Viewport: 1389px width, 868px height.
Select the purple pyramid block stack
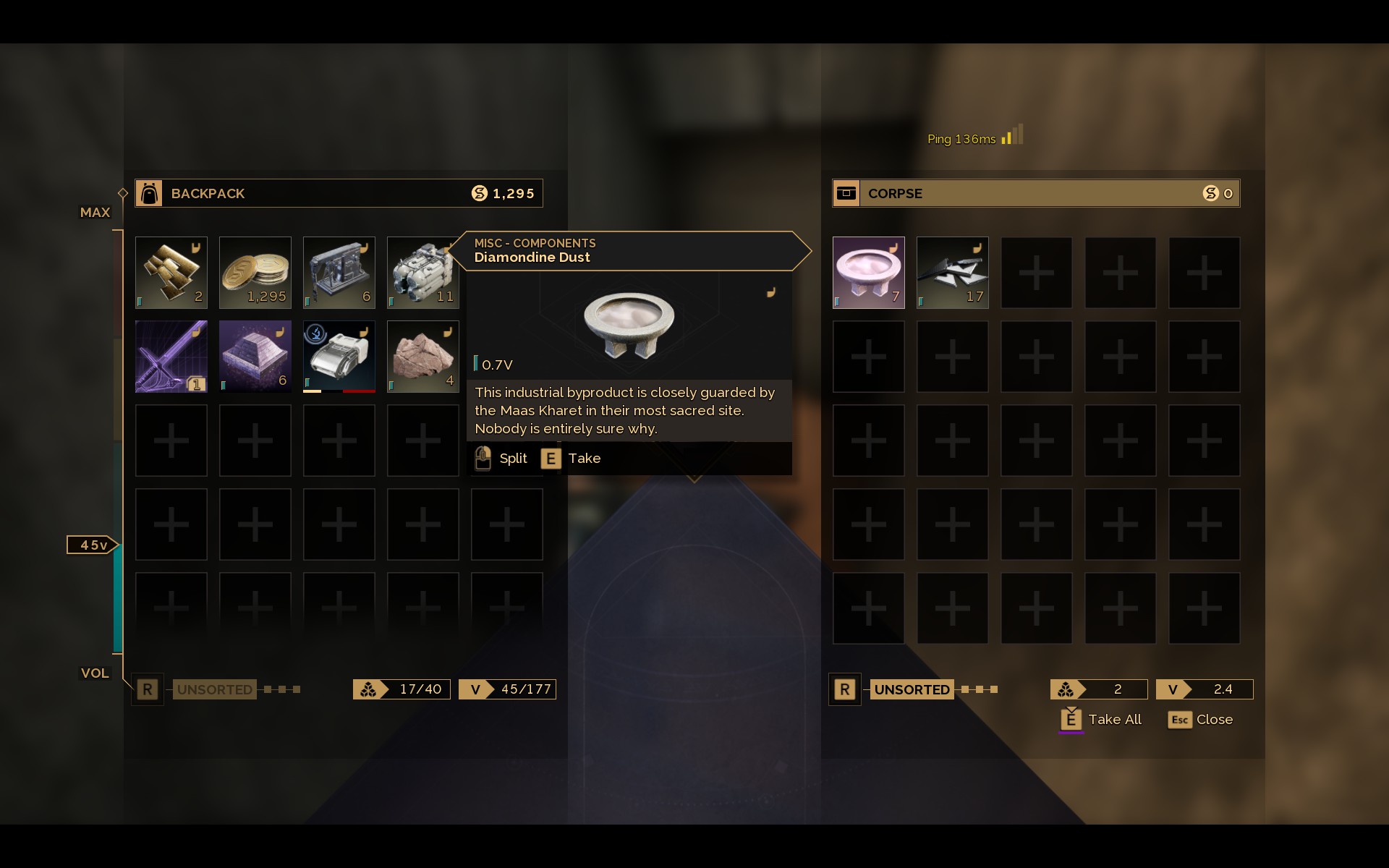[x=255, y=357]
